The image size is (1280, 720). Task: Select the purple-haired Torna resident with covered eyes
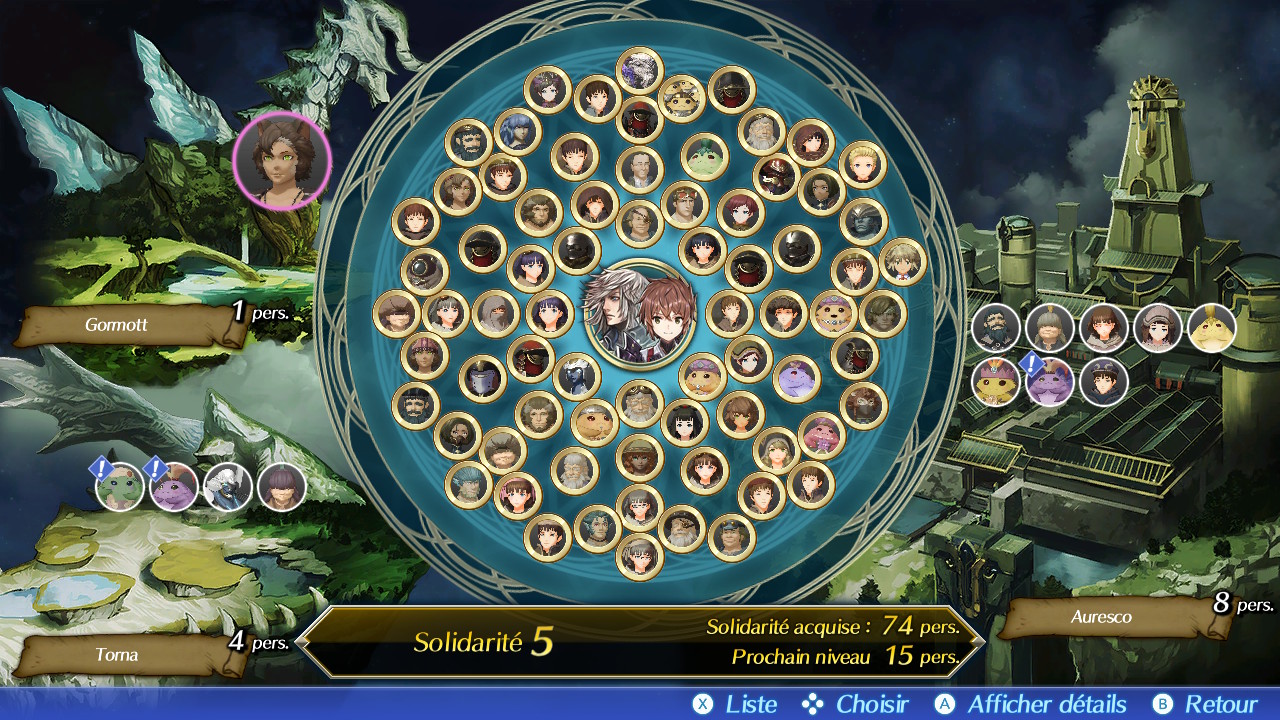tap(282, 487)
